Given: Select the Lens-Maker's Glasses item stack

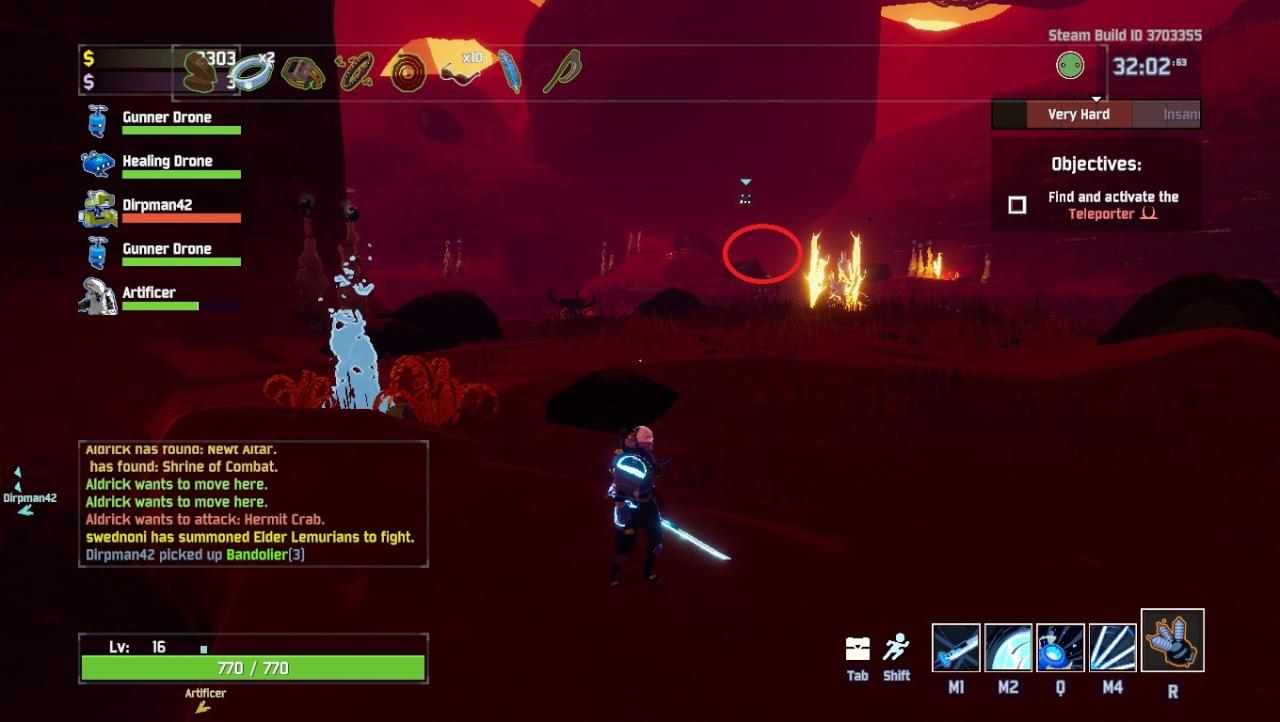Looking at the screenshot, I should (x=461, y=72).
